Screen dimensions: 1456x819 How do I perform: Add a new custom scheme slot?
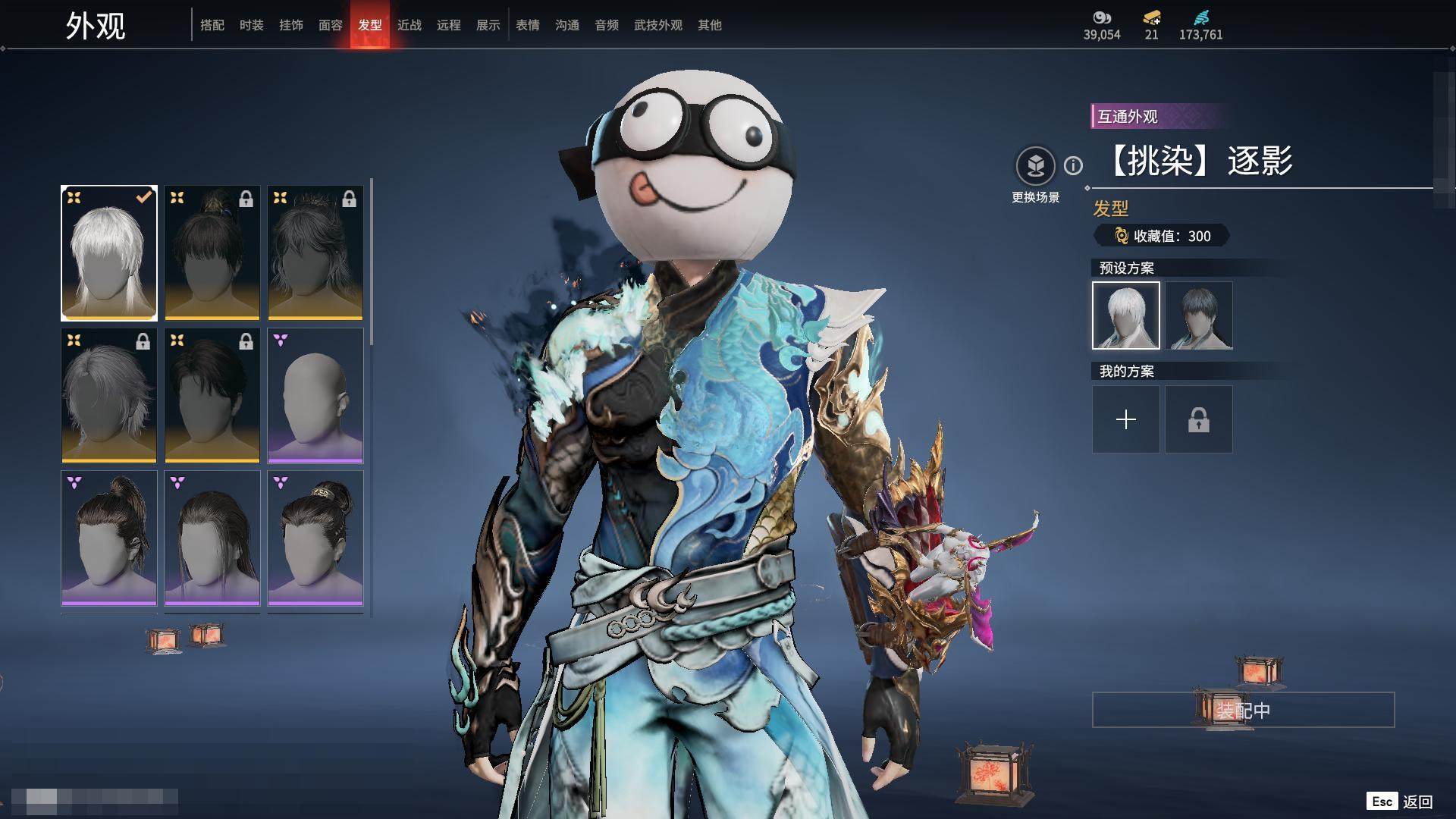click(x=1126, y=419)
